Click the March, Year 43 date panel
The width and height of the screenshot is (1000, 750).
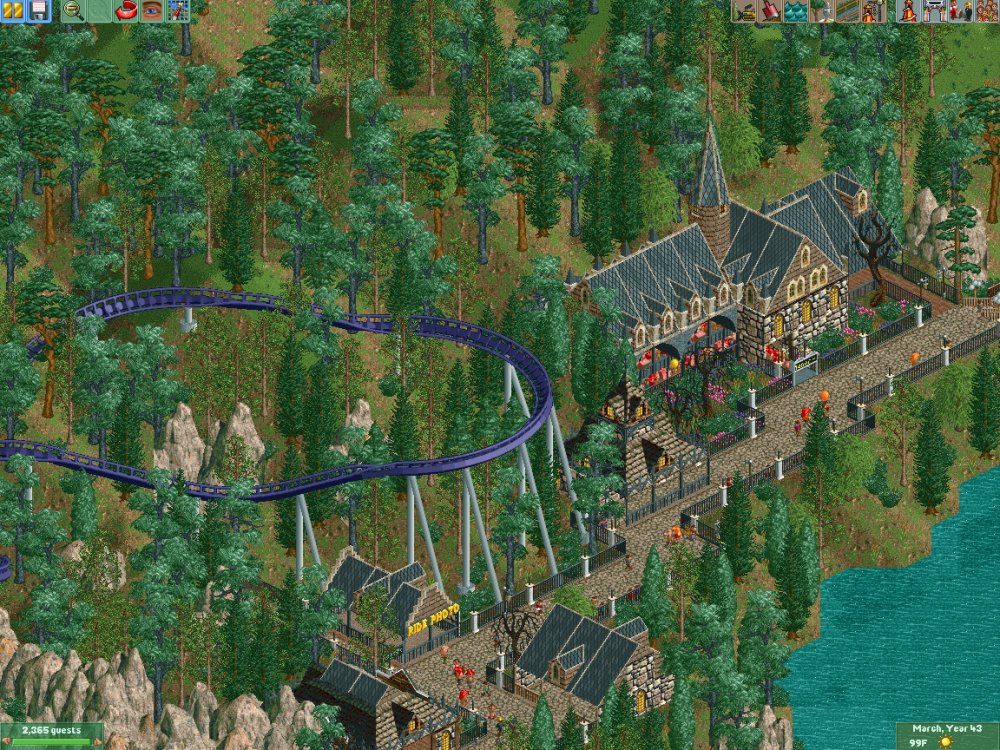(x=947, y=730)
